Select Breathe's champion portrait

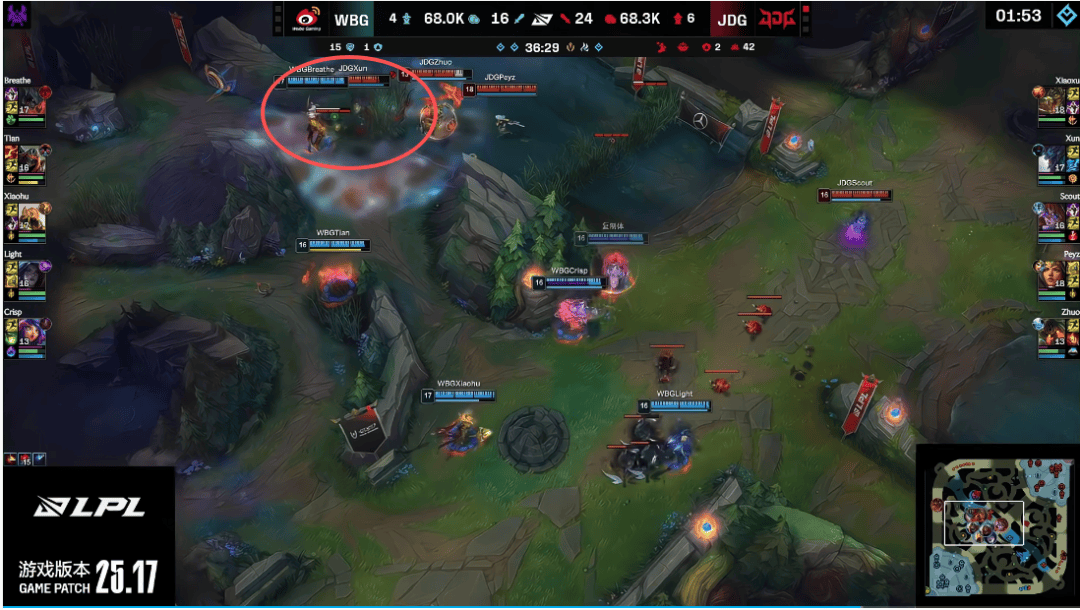click(x=33, y=102)
